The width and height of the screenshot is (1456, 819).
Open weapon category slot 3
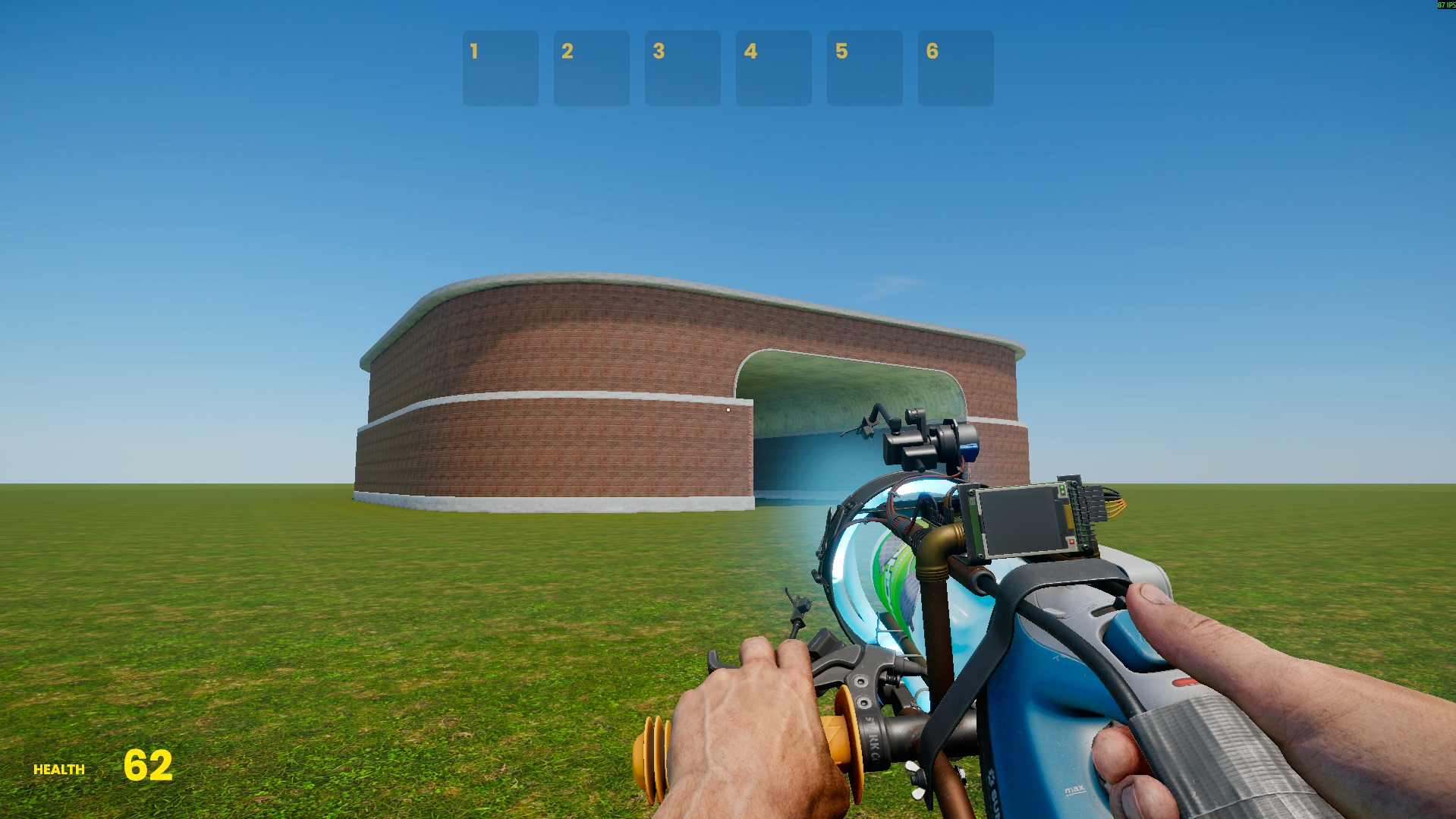tap(682, 68)
